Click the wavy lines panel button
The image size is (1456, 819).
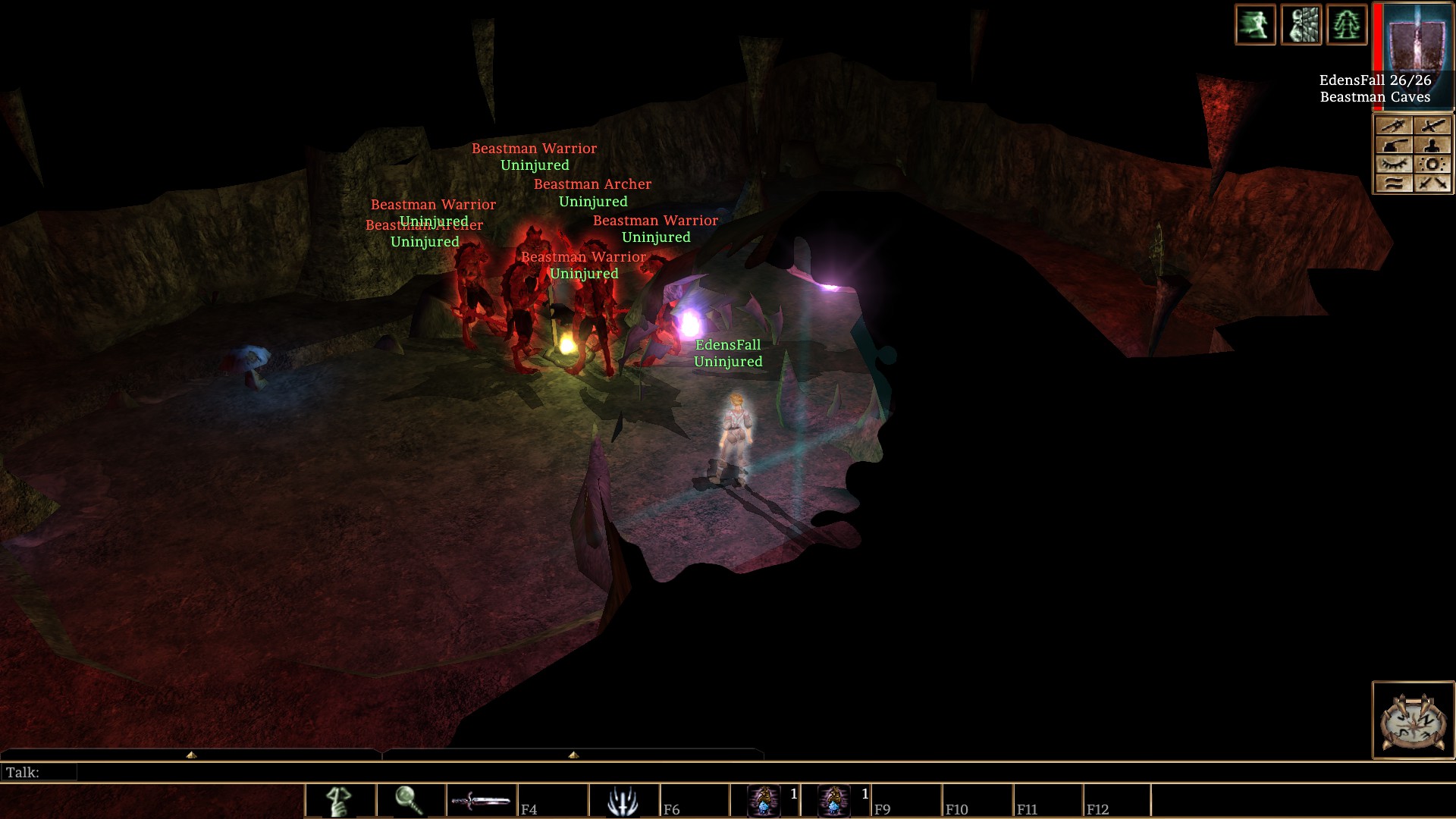1394,183
